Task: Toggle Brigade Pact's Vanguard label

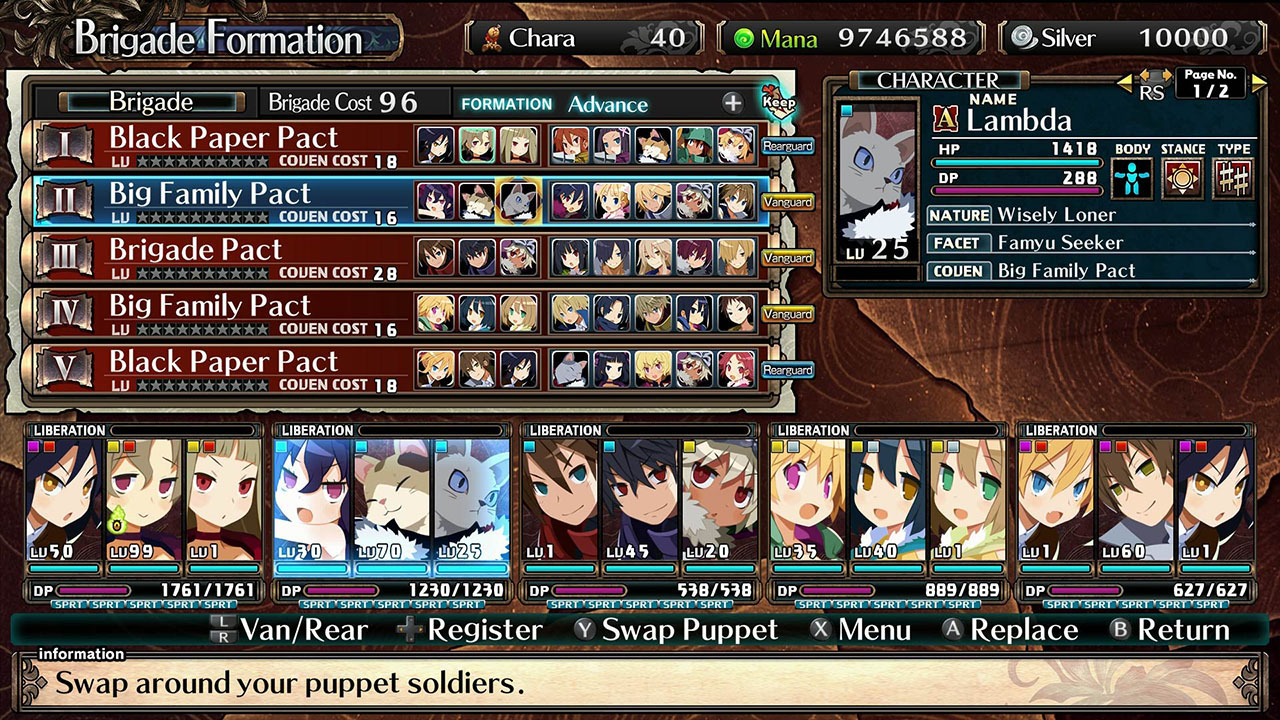Action: (788, 258)
